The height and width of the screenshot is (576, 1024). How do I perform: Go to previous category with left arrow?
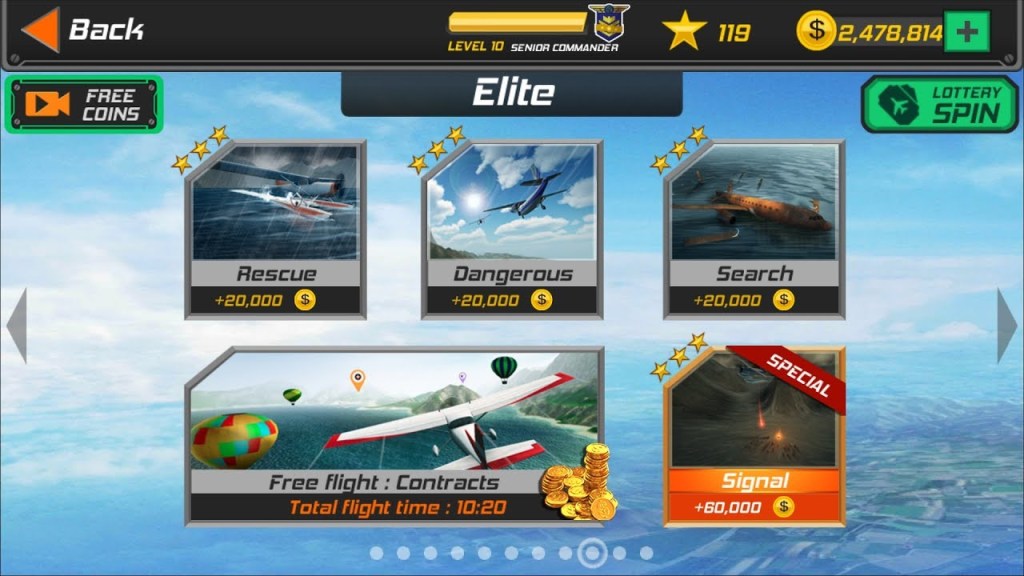[16, 326]
